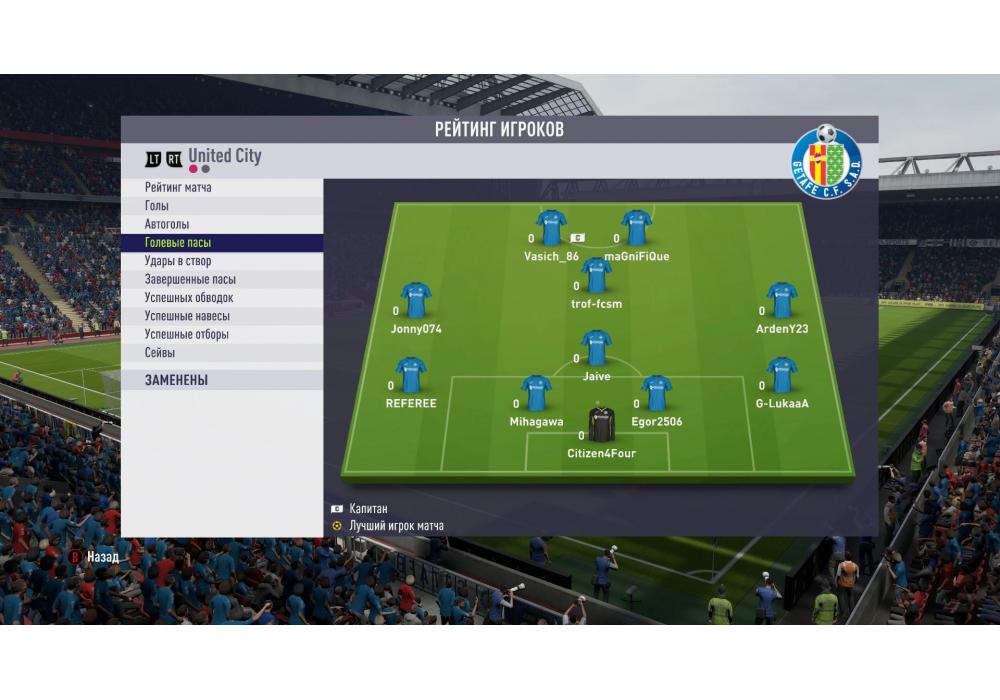The width and height of the screenshot is (1000, 700).
Task: Select the Успешные навесы entry
Action: 187,316
